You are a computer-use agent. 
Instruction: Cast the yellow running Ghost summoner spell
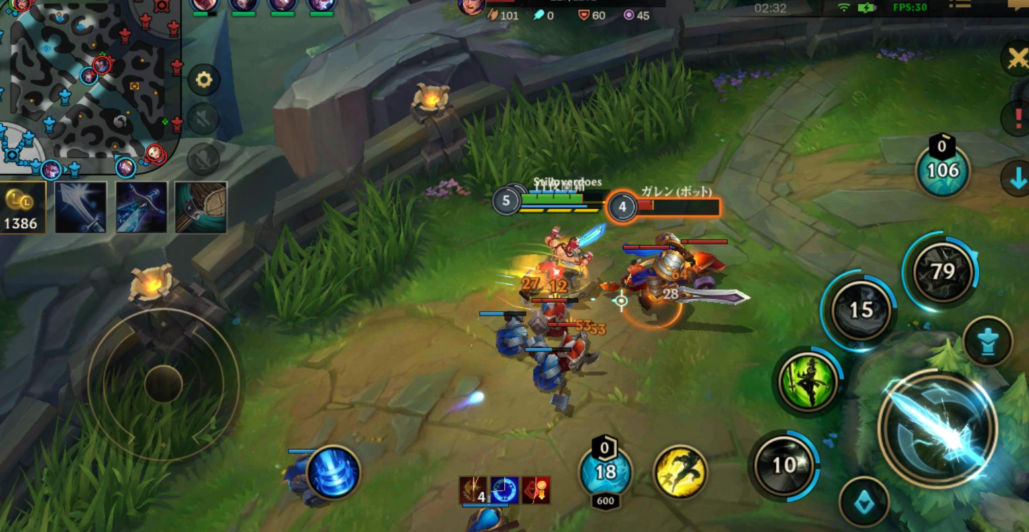[680, 470]
